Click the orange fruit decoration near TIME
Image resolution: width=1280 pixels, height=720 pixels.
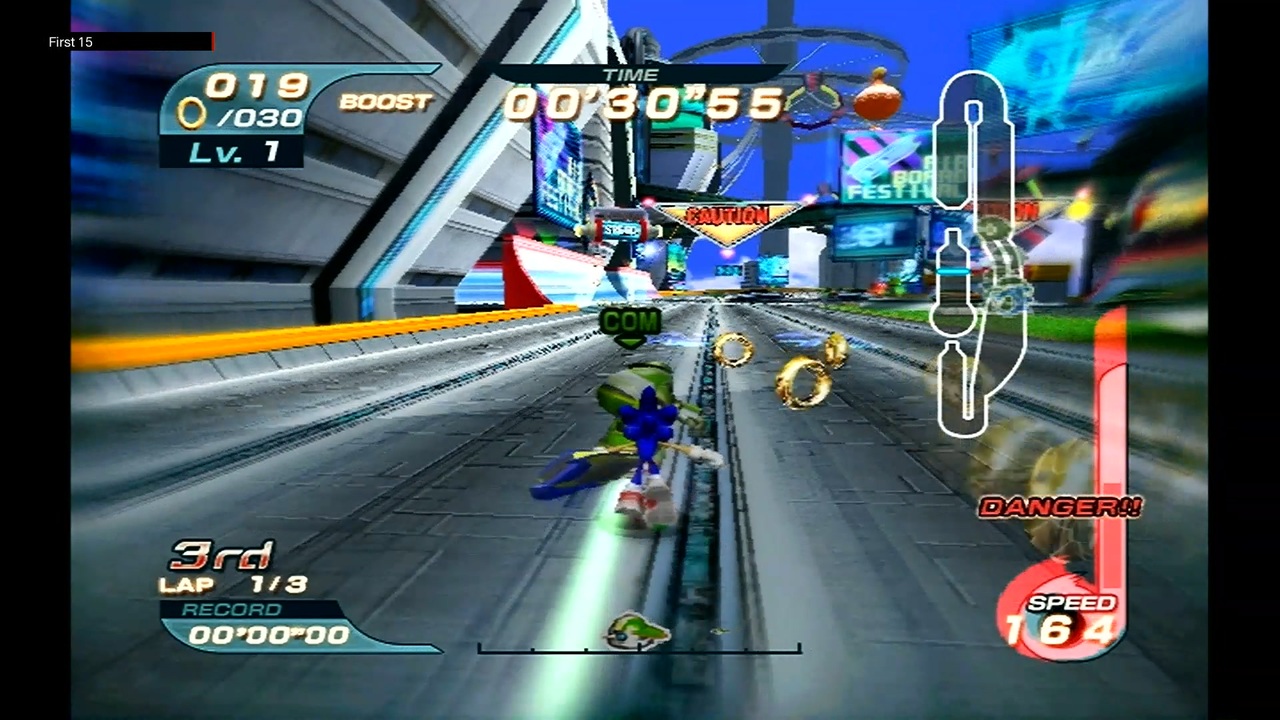[877, 97]
